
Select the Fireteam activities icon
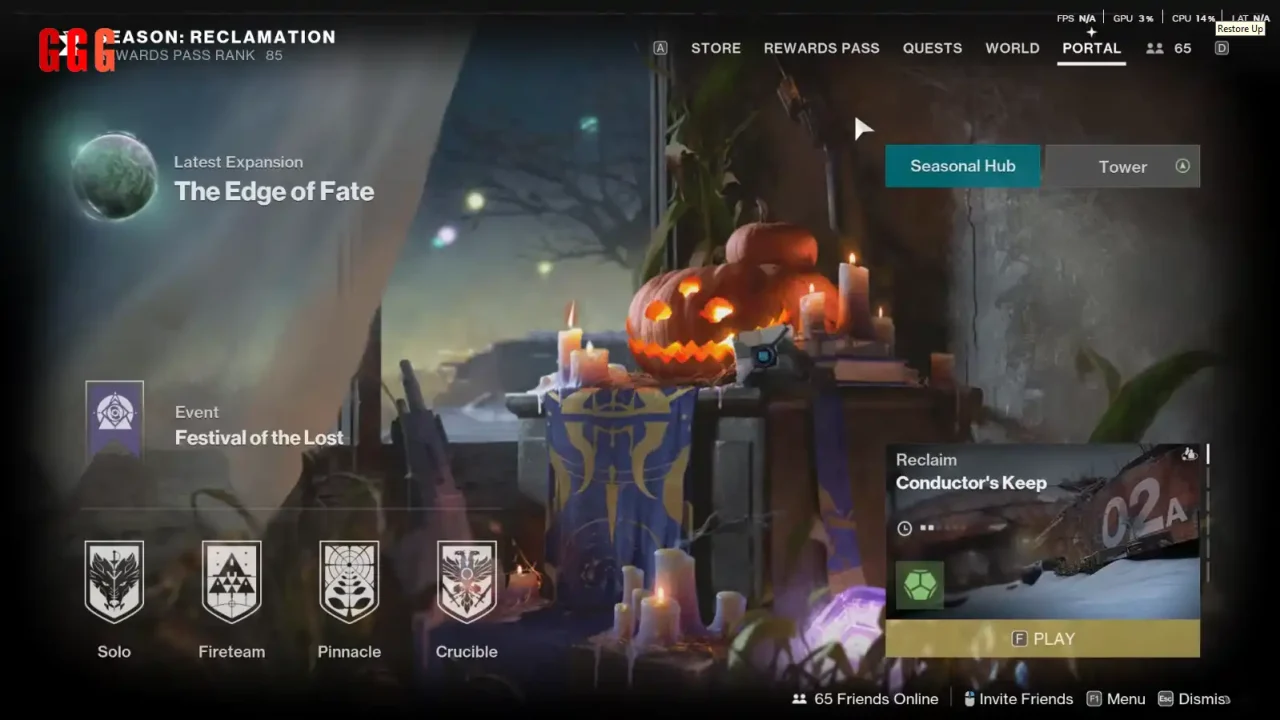pyautogui.click(x=231, y=581)
